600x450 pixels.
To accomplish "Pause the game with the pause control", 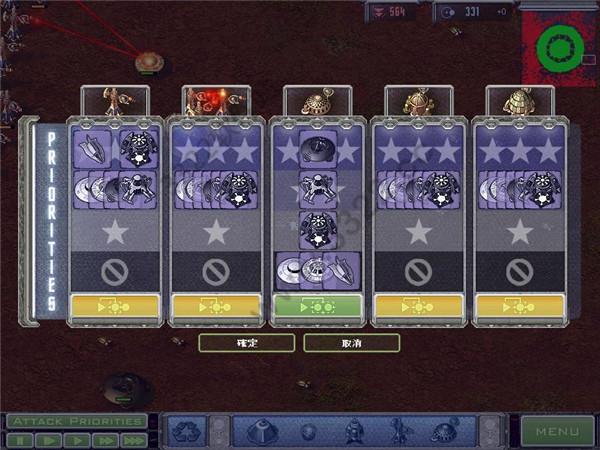I will pyautogui.click(x=19, y=440).
